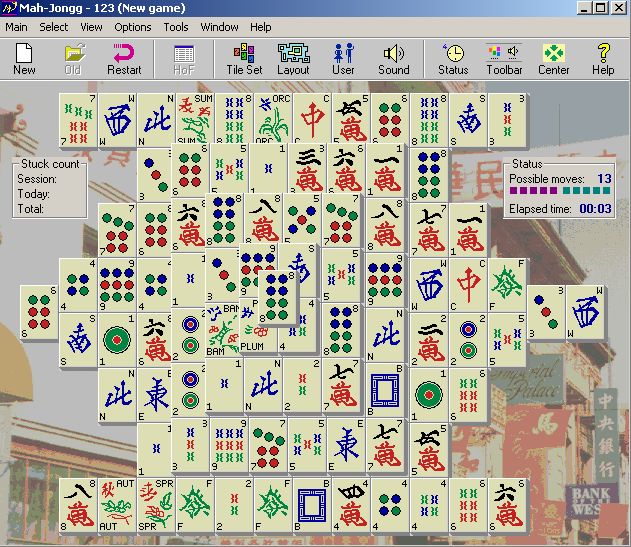Open the Select menu

point(54,27)
